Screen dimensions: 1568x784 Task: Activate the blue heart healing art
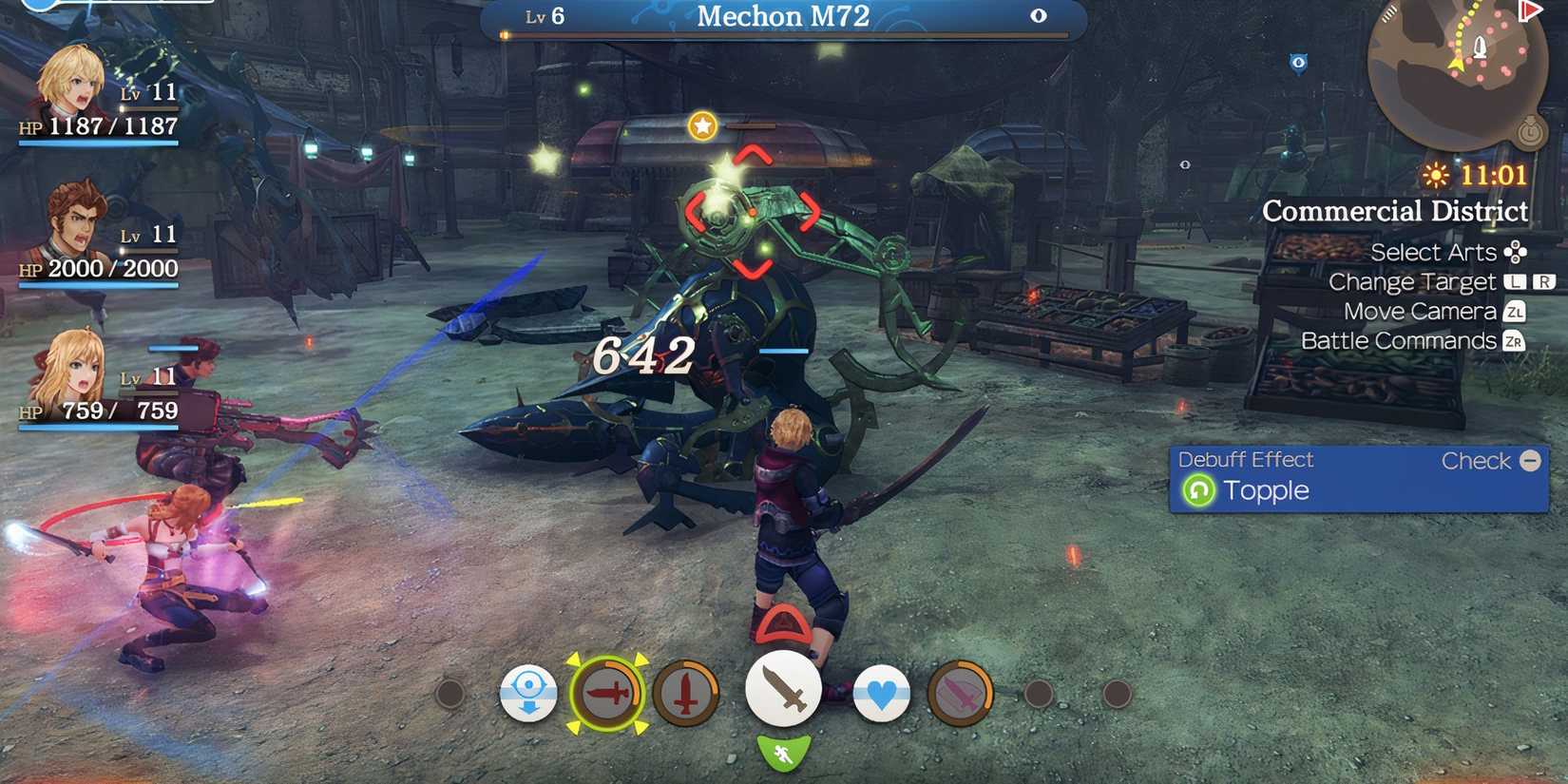(882, 695)
